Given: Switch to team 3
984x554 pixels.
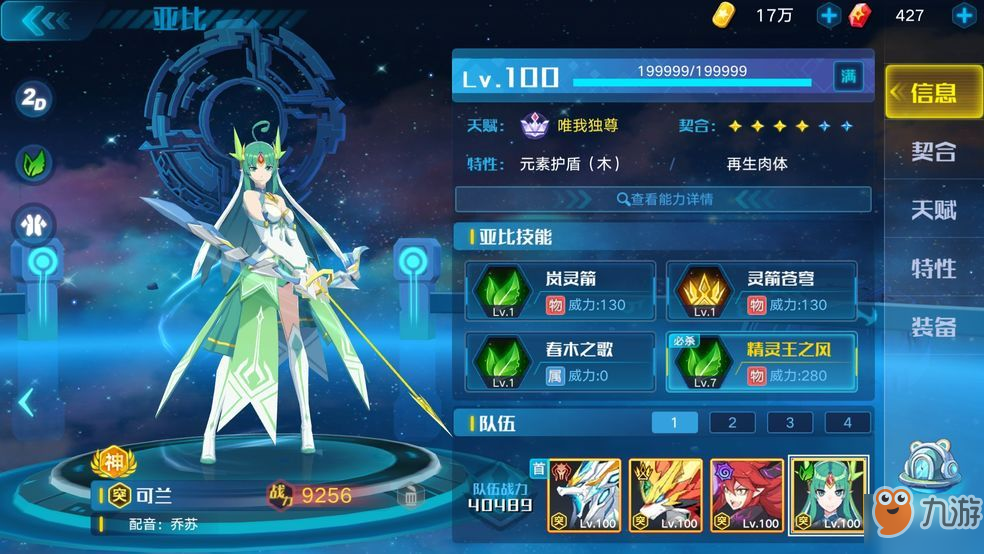Looking at the screenshot, I should pos(790,422).
